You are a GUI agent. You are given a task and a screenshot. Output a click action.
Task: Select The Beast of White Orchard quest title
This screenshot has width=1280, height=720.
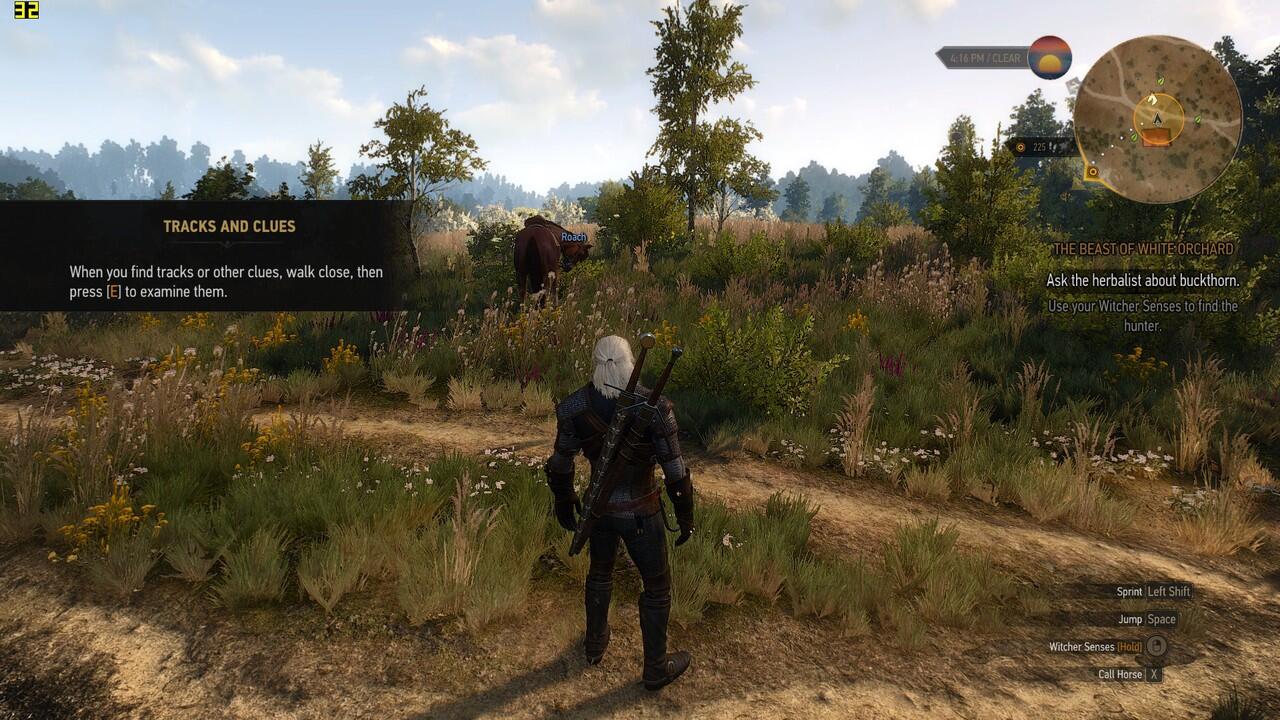(x=1143, y=249)
